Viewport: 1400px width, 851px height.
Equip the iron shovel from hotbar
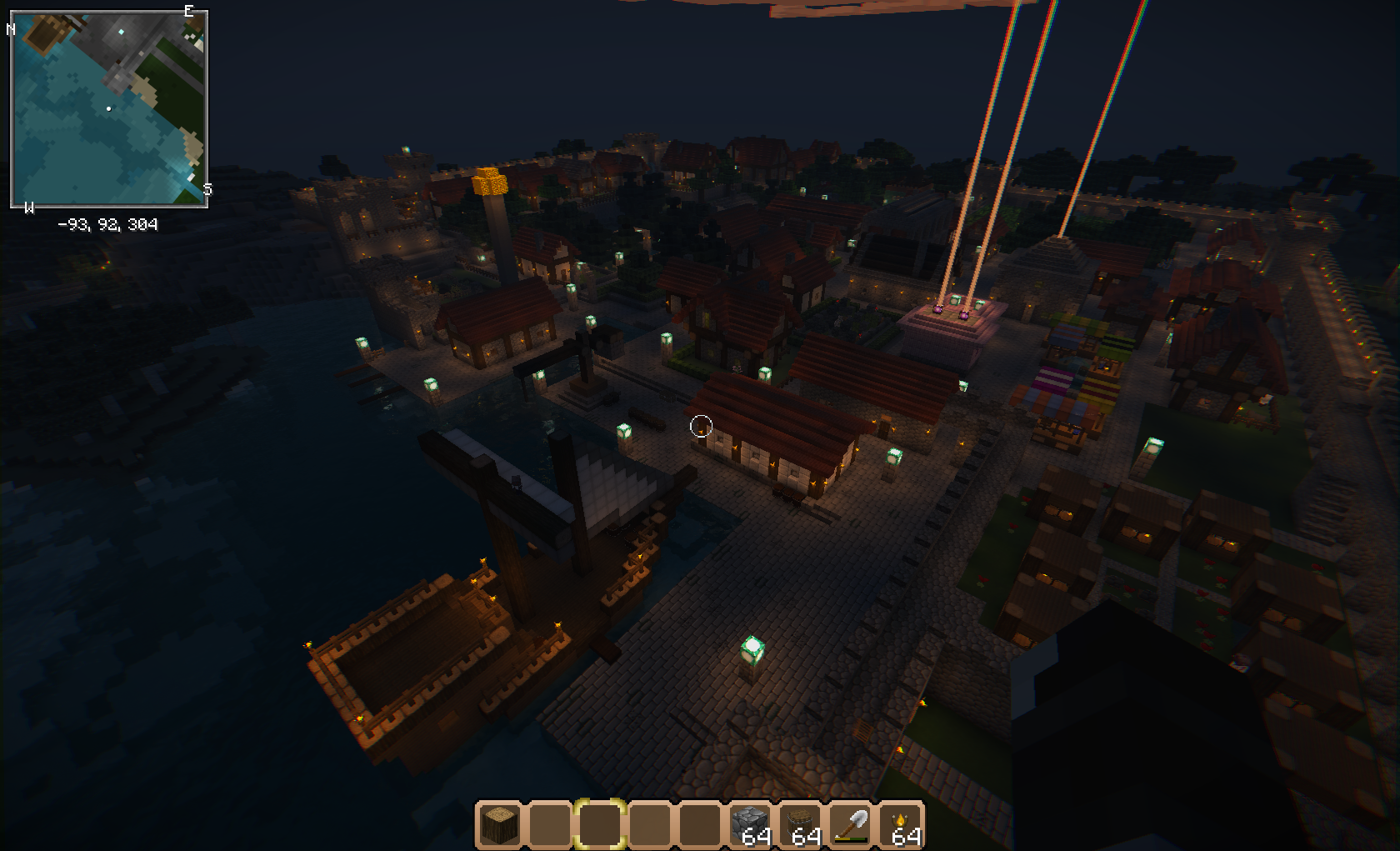(850, 825)
